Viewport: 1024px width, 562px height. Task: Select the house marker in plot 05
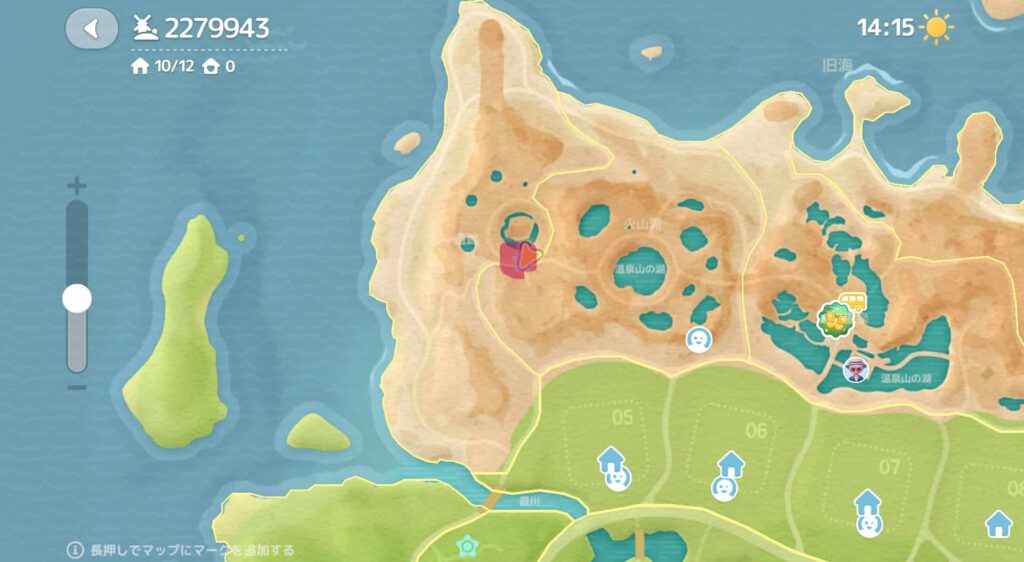click(611, 461)
